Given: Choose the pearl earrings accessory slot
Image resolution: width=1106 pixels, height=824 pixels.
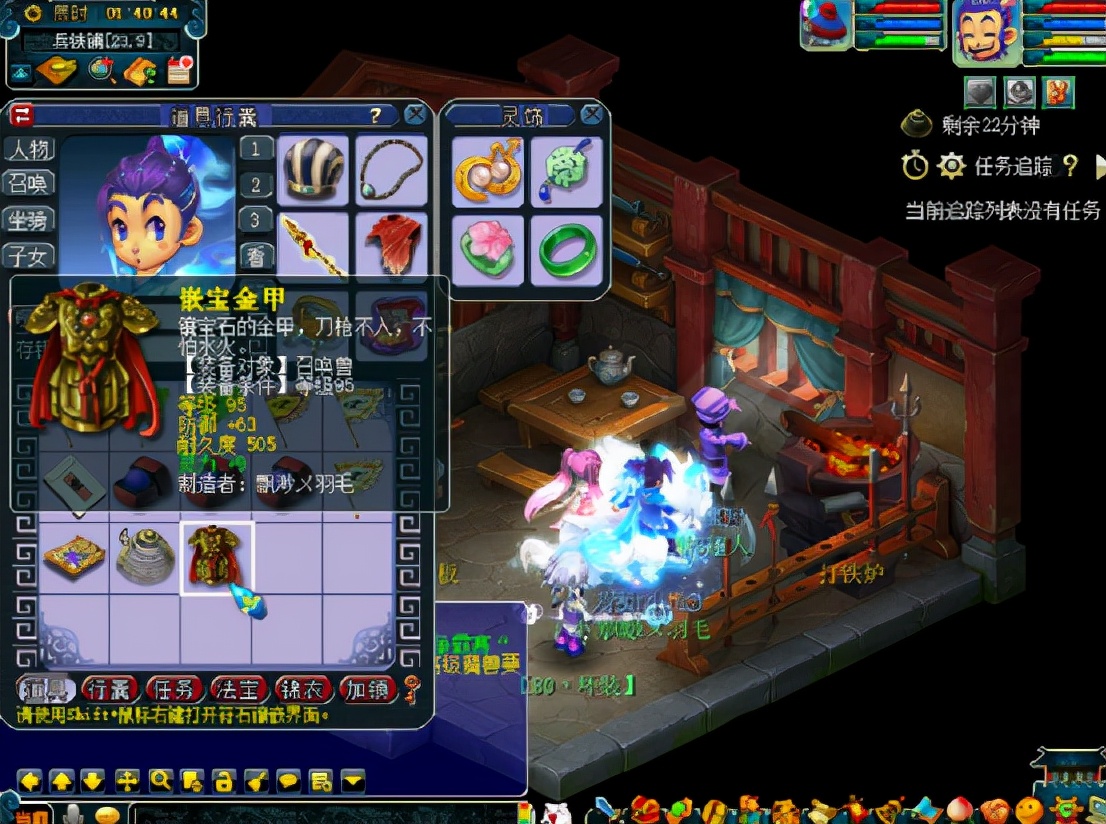Looking at the screenshot, I should click(488, 171).
